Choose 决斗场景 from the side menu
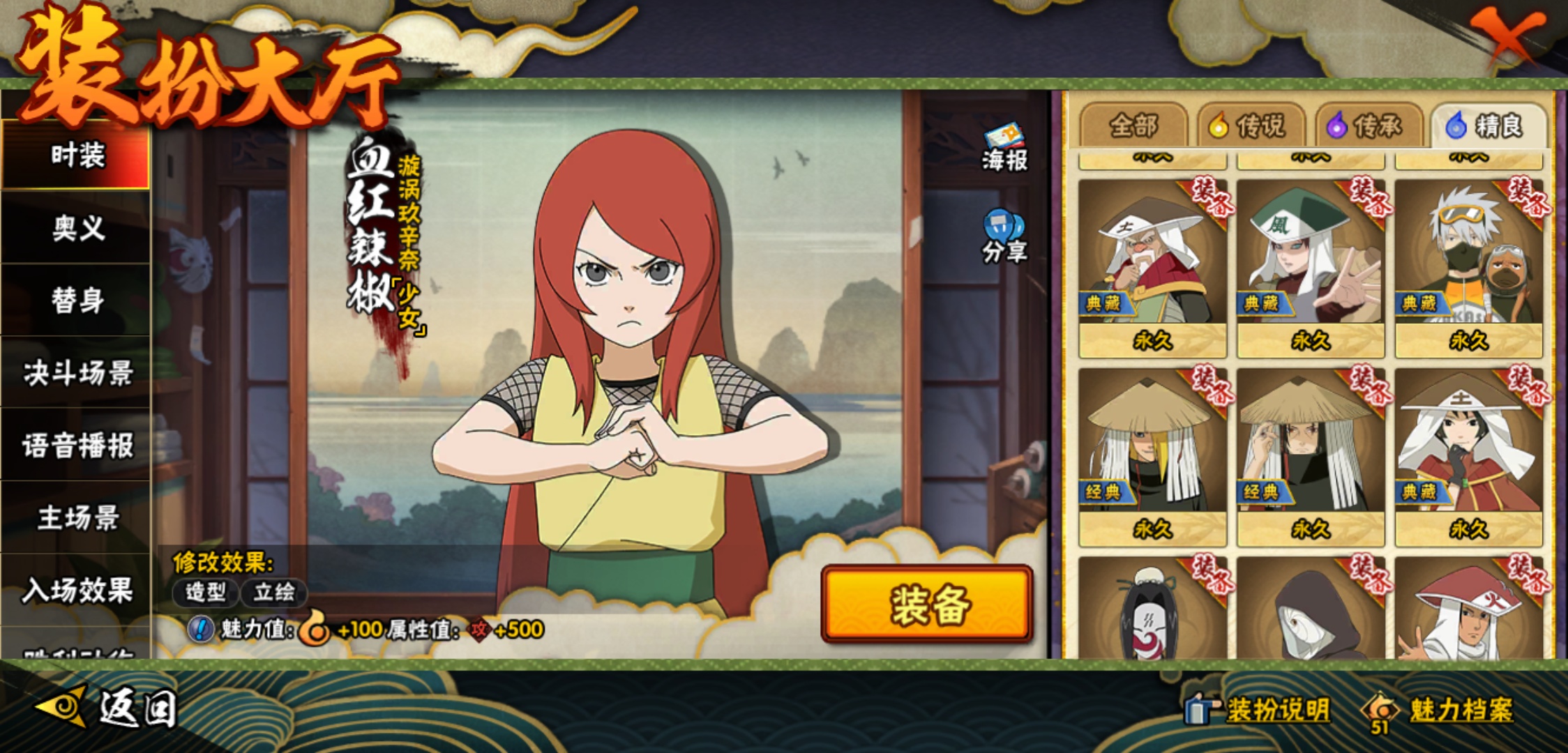Screen dimensions: 1568x753 (x=77, y=373)
